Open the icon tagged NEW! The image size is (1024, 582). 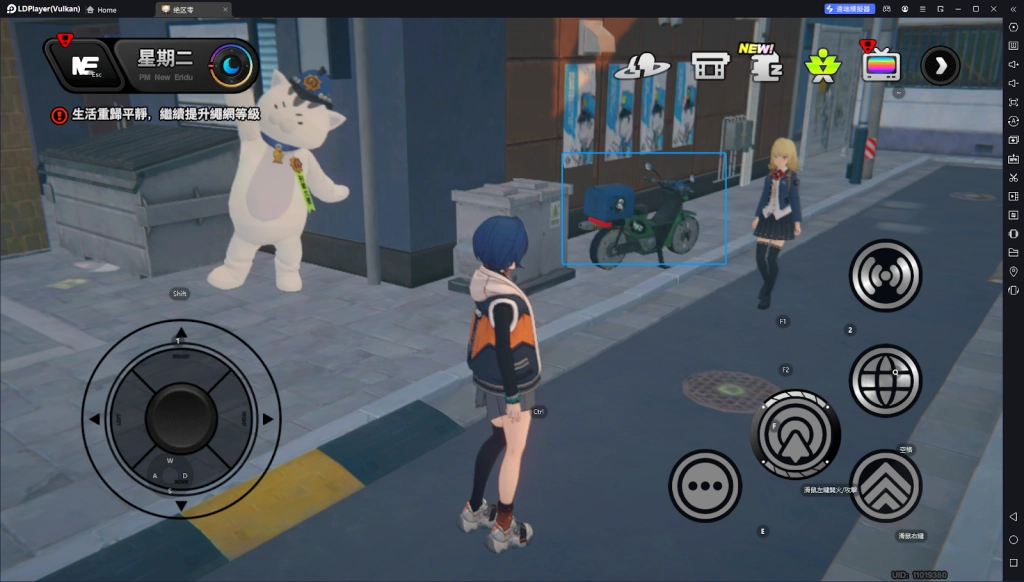click(x=765, y=65)
